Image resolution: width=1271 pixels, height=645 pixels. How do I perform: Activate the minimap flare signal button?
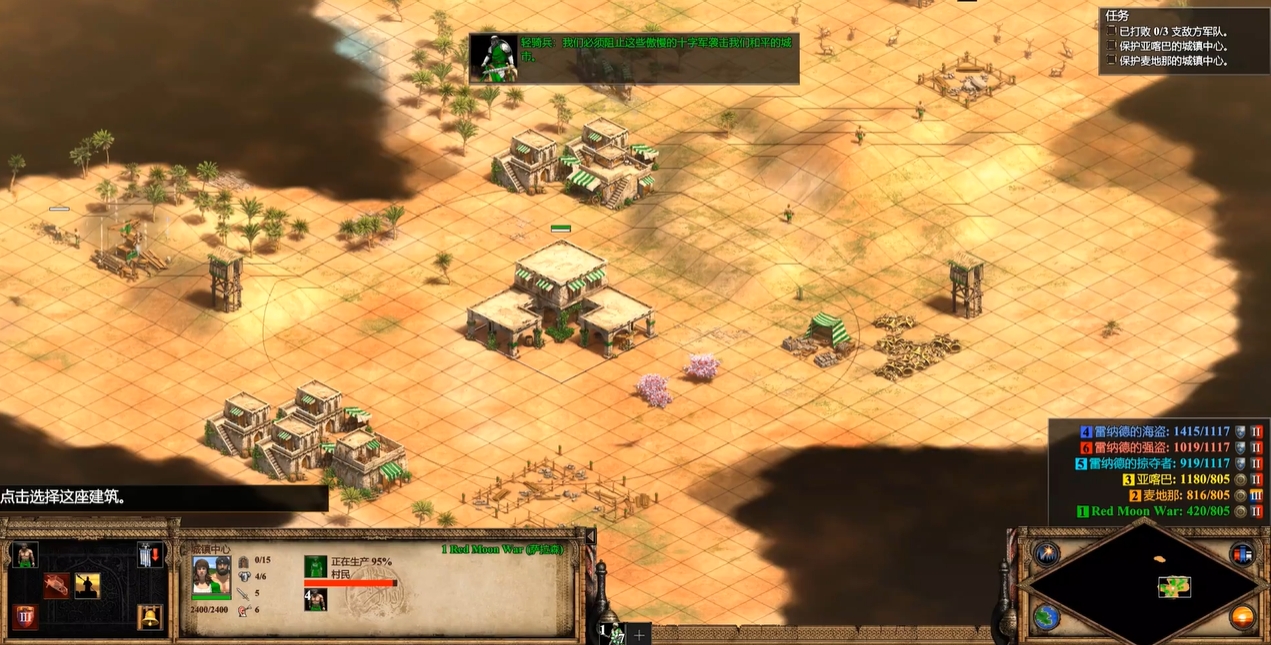[x=1047, y=553]
